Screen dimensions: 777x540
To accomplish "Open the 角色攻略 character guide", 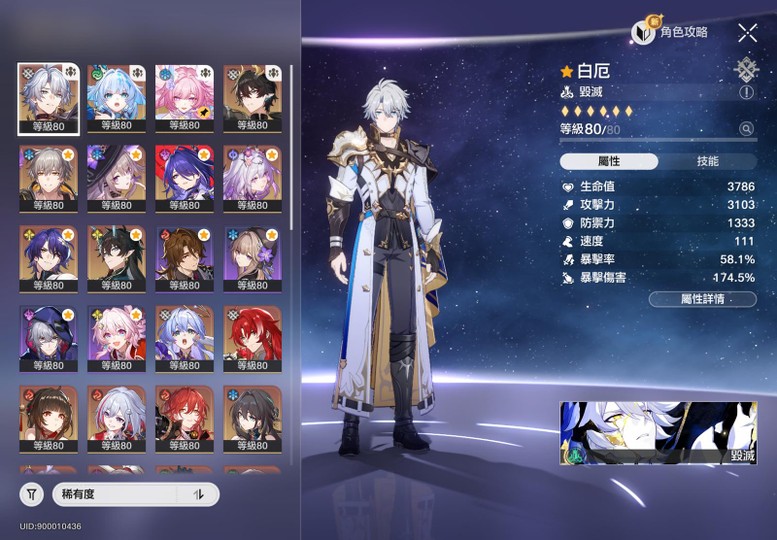I will 671,33.
